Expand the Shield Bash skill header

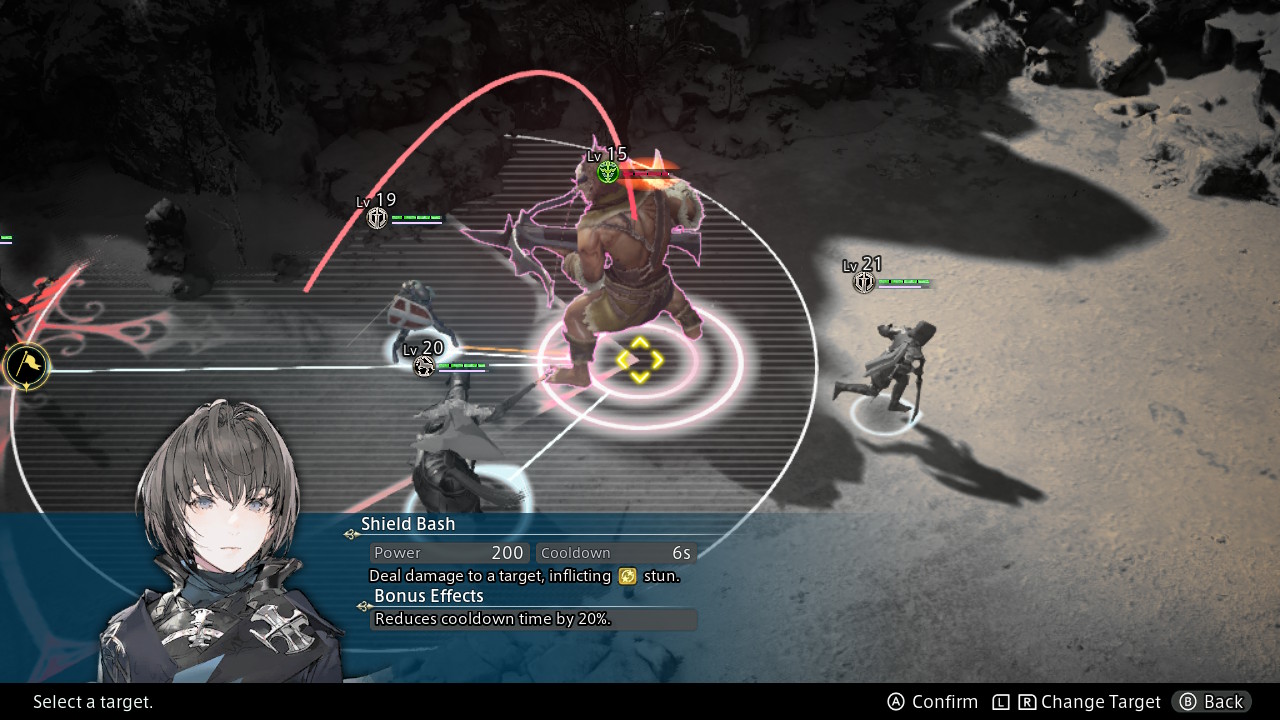point(408,523)
